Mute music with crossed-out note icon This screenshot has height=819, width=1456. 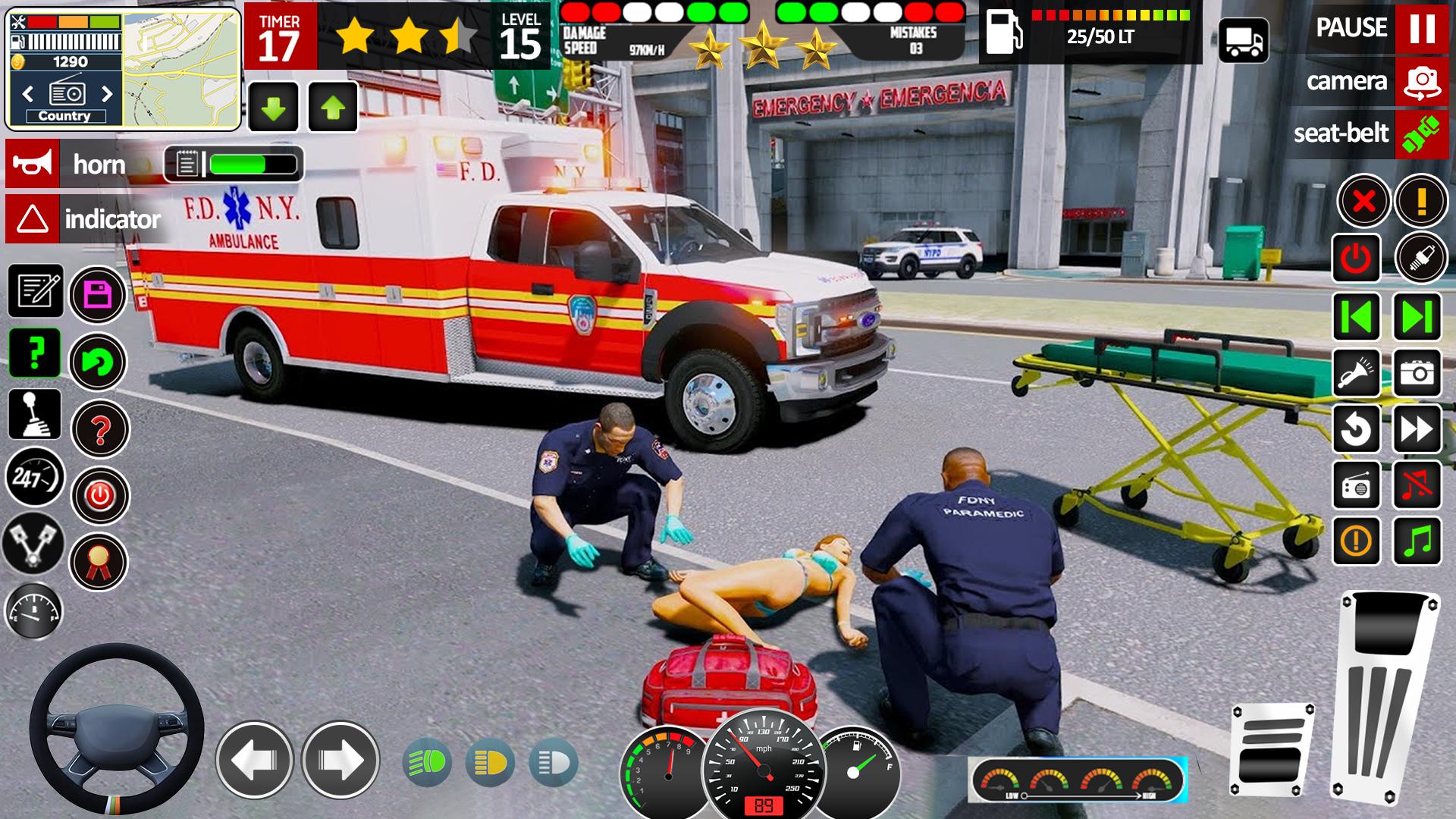coord(1417,484)
